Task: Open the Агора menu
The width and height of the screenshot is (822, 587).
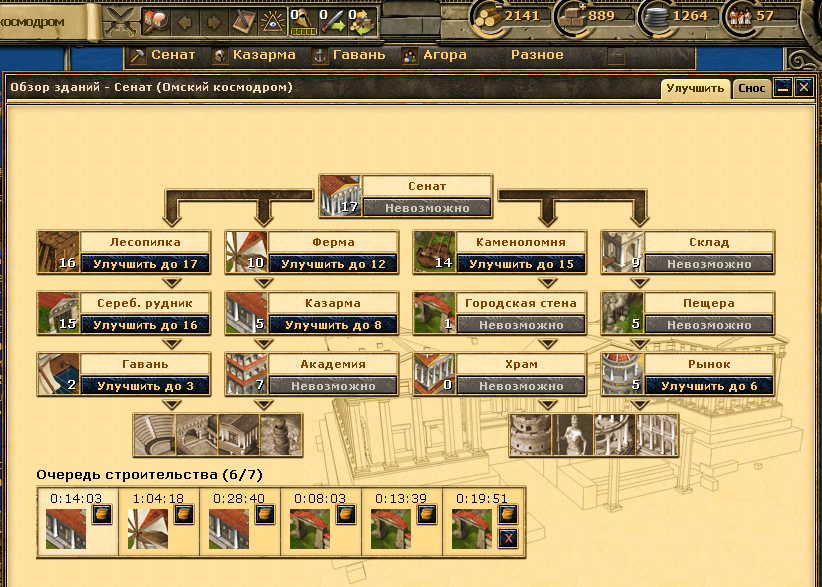Action: pos(434,55)
